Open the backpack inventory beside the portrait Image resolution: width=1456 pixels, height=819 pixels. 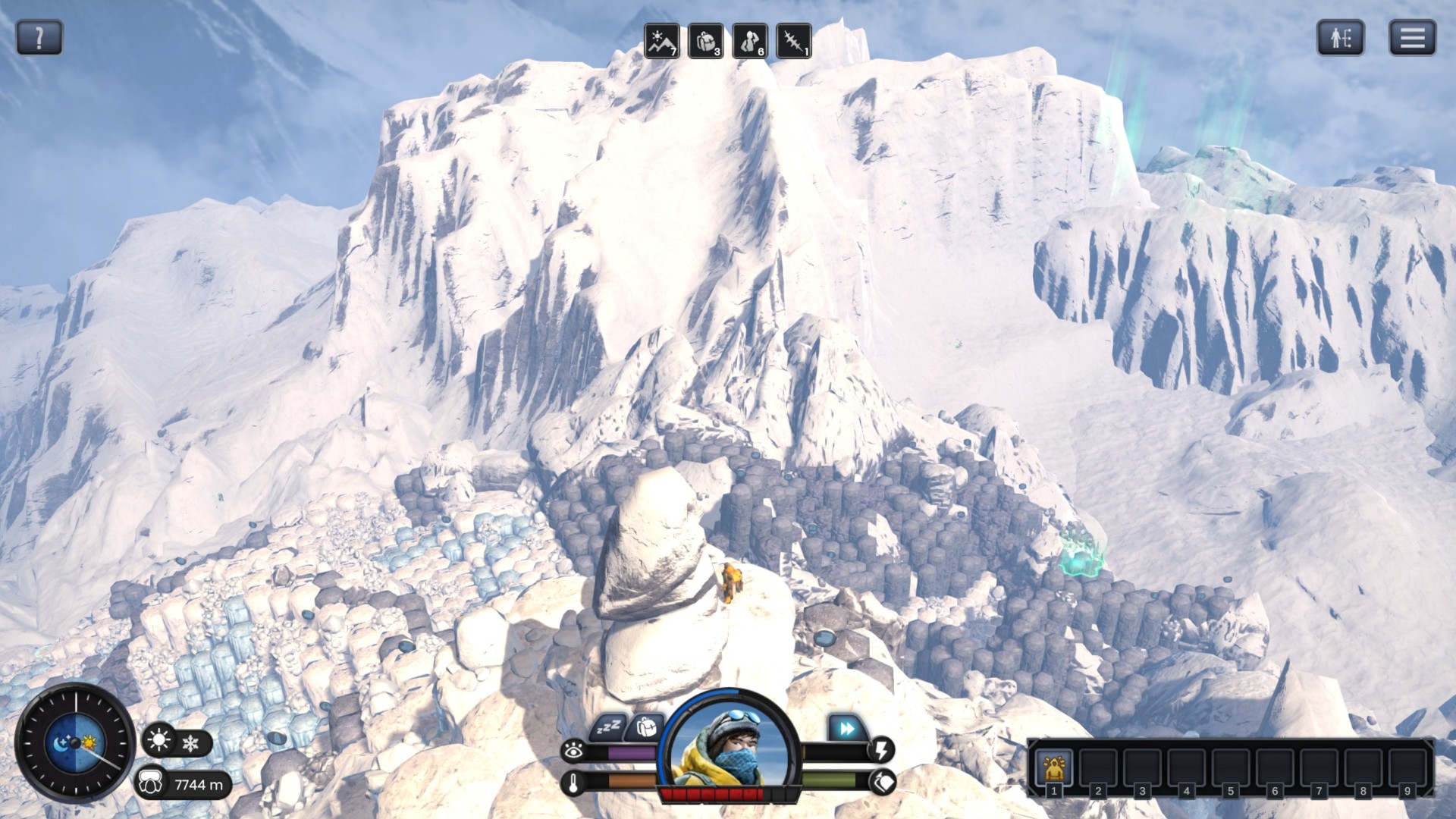click(646, 727)
